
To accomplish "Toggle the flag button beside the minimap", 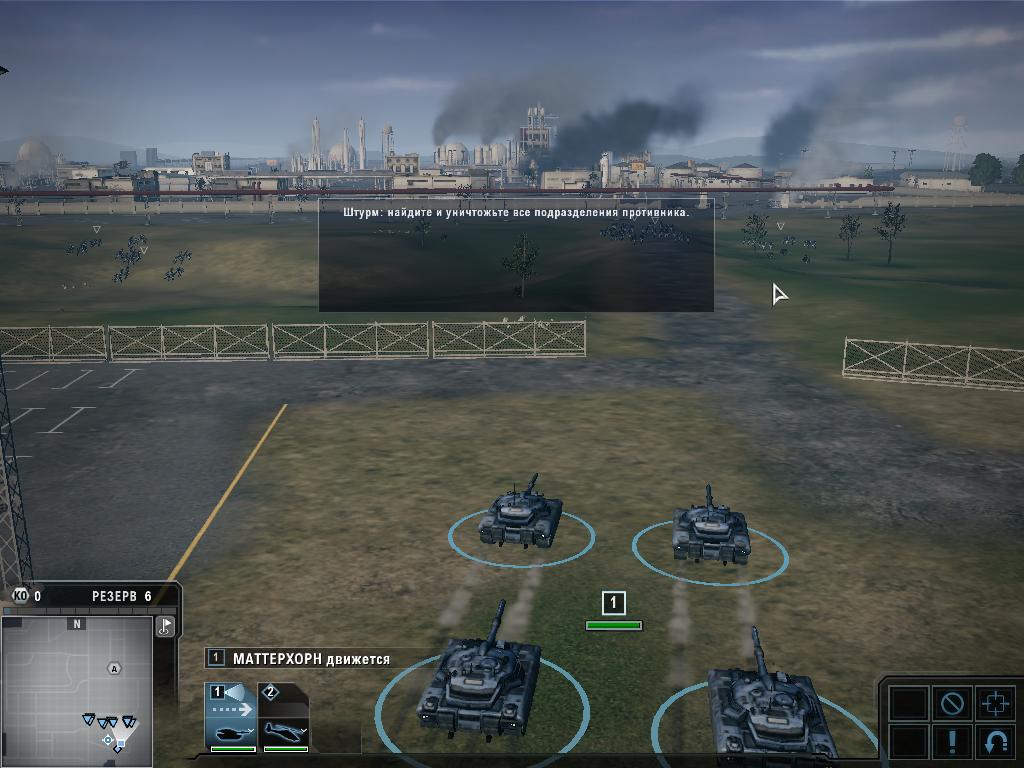I will point(166,627).
